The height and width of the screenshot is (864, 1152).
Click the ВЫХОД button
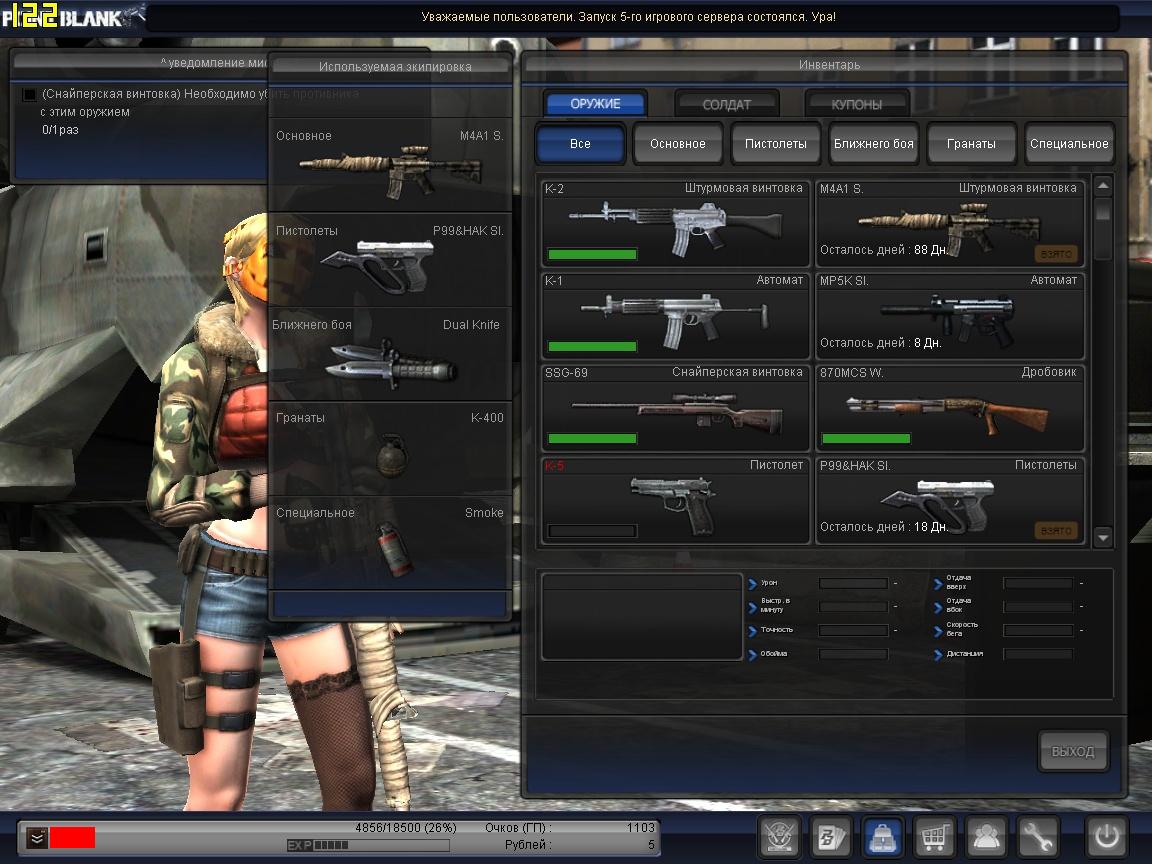tap(1073, 752)
